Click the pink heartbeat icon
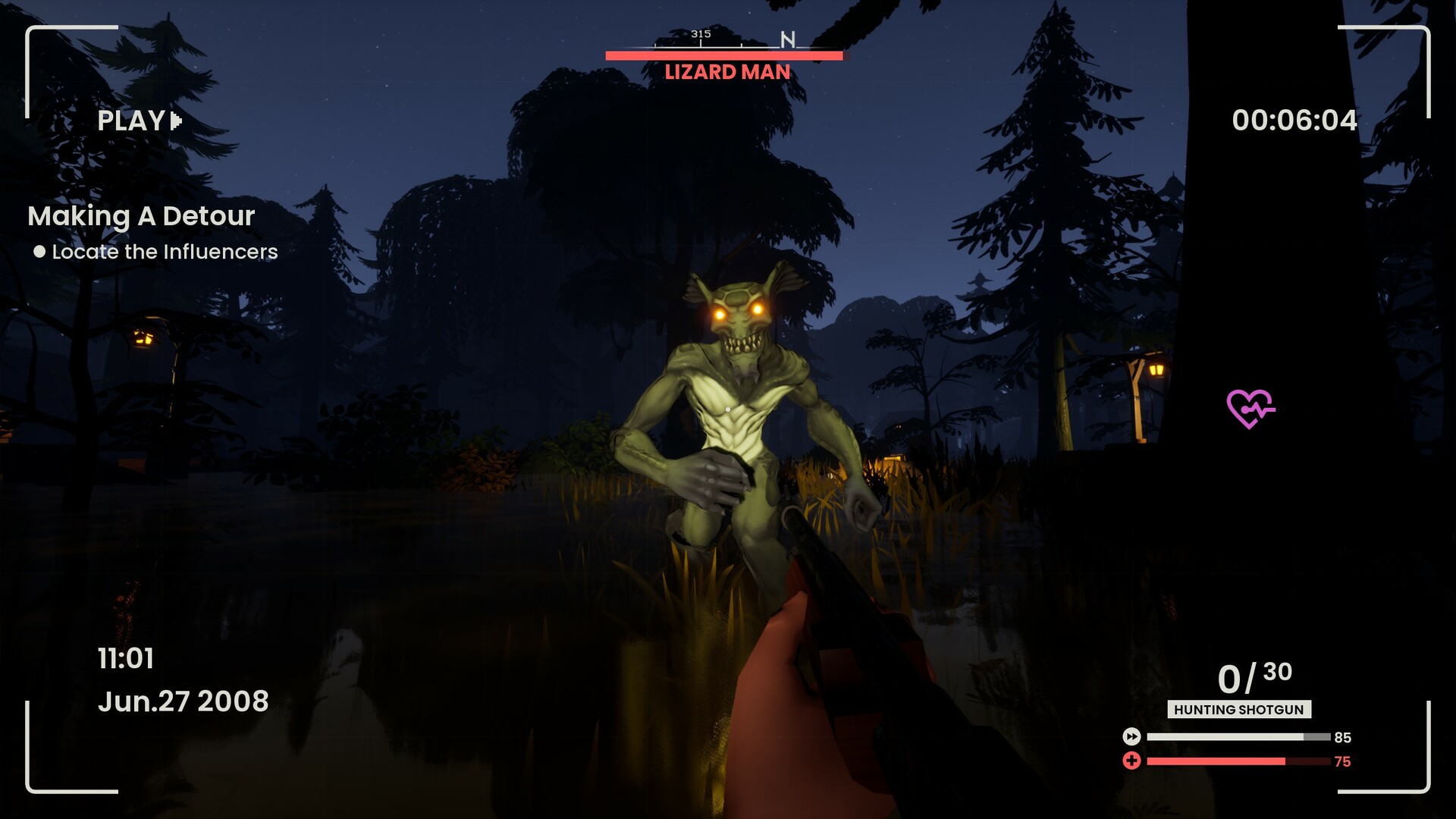1456x819 pixels. (1250, 408)
